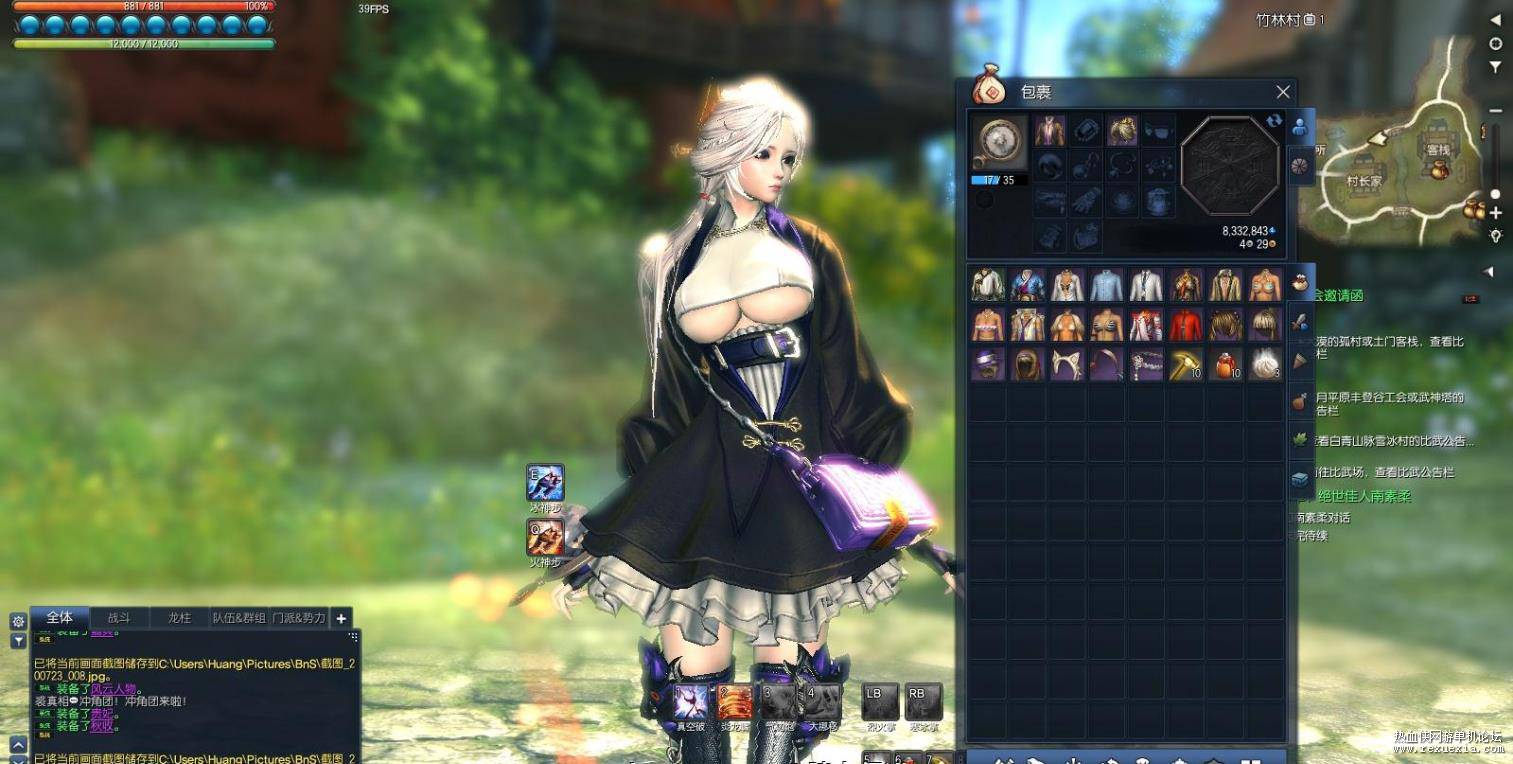Switch to the 战斗 chat tab
This screenshot has height=764, width=1513.
(x=119, y=618)
